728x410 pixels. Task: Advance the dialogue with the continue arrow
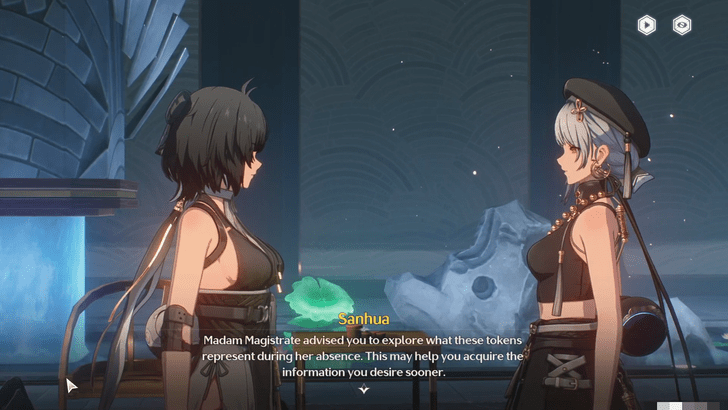click(364, 390)
